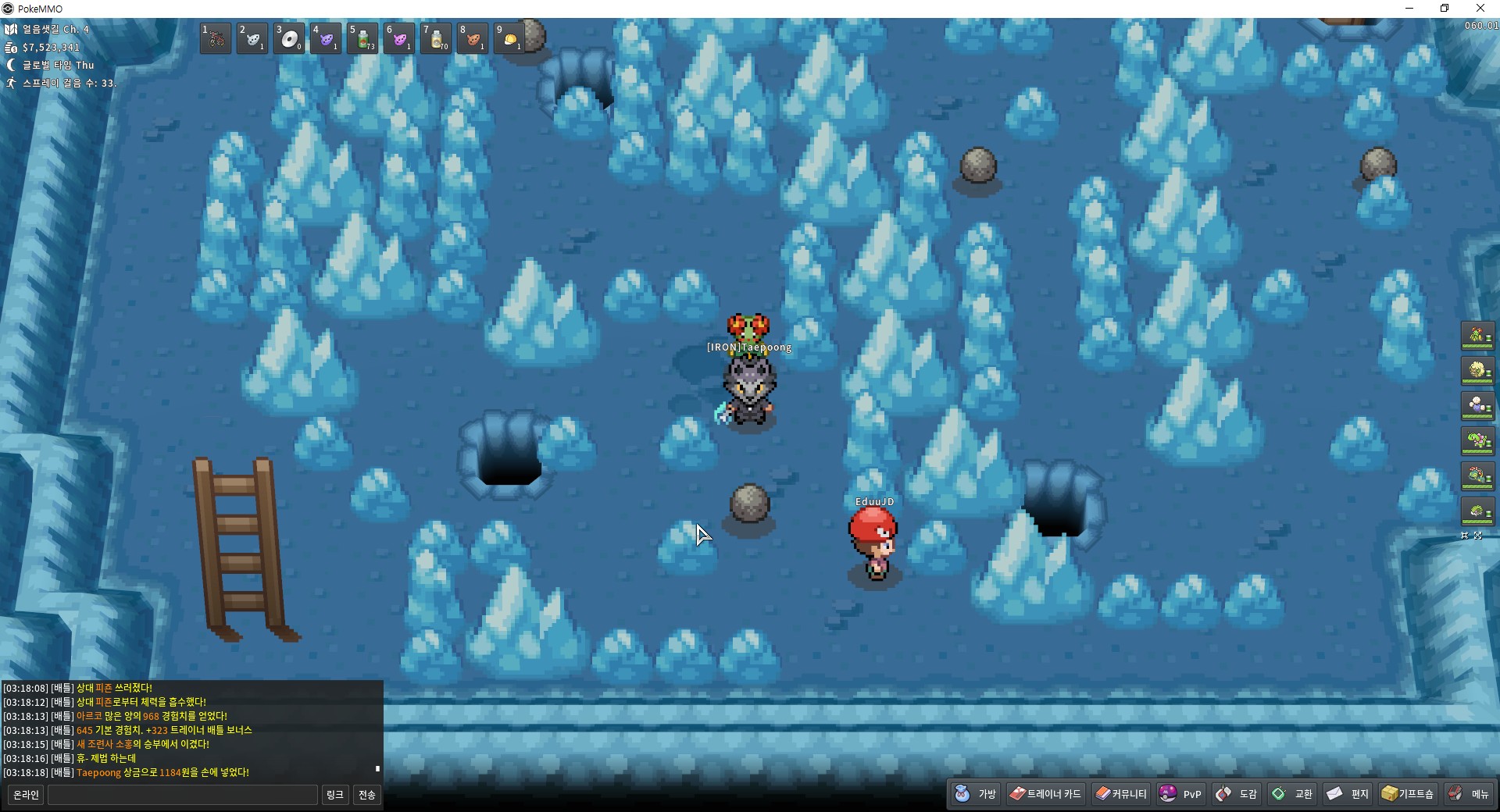Close the PokeMMO window
The width and height of the screenshot is (1500, 812).
[1480, 9]
